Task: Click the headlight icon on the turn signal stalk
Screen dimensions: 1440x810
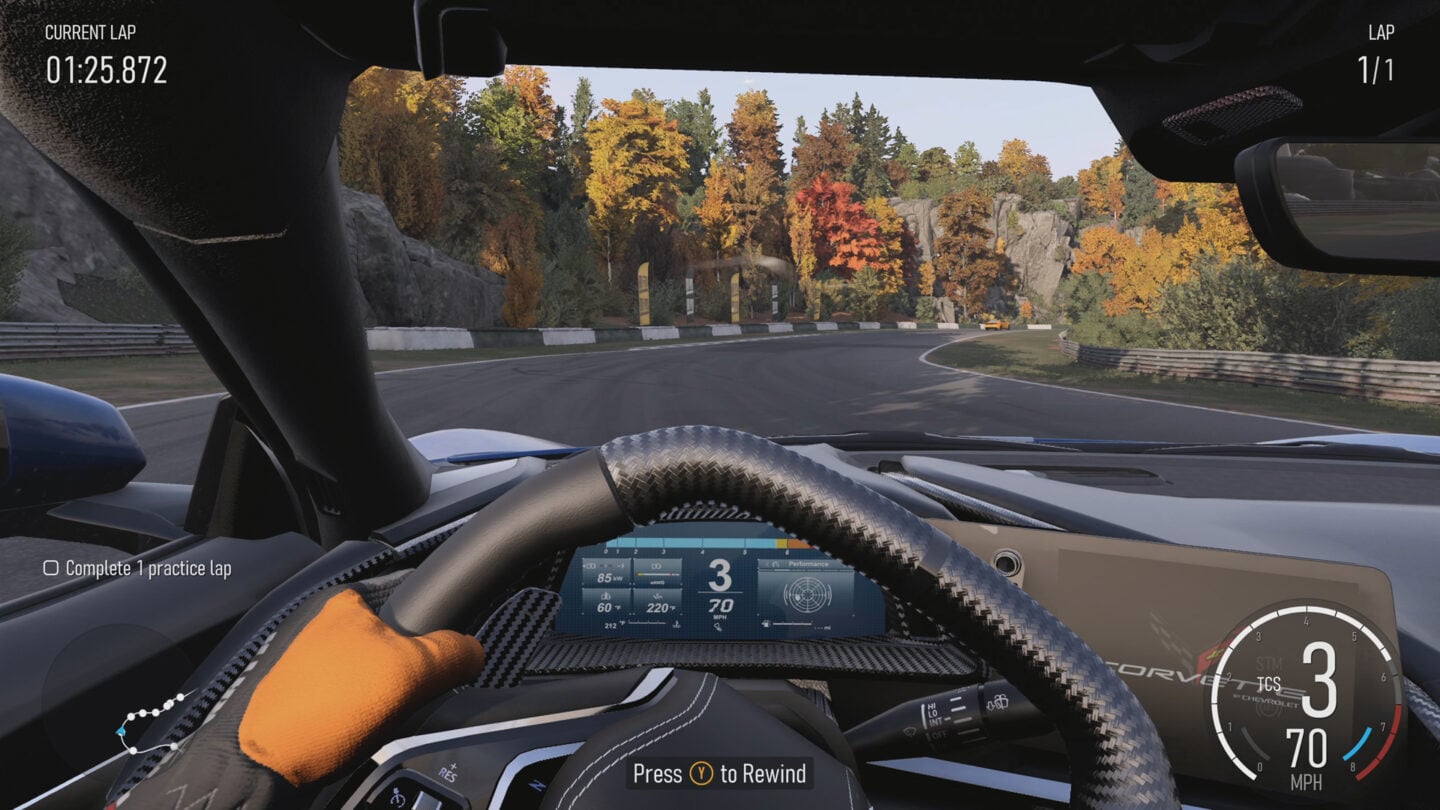Action: (x=998, y=703)
